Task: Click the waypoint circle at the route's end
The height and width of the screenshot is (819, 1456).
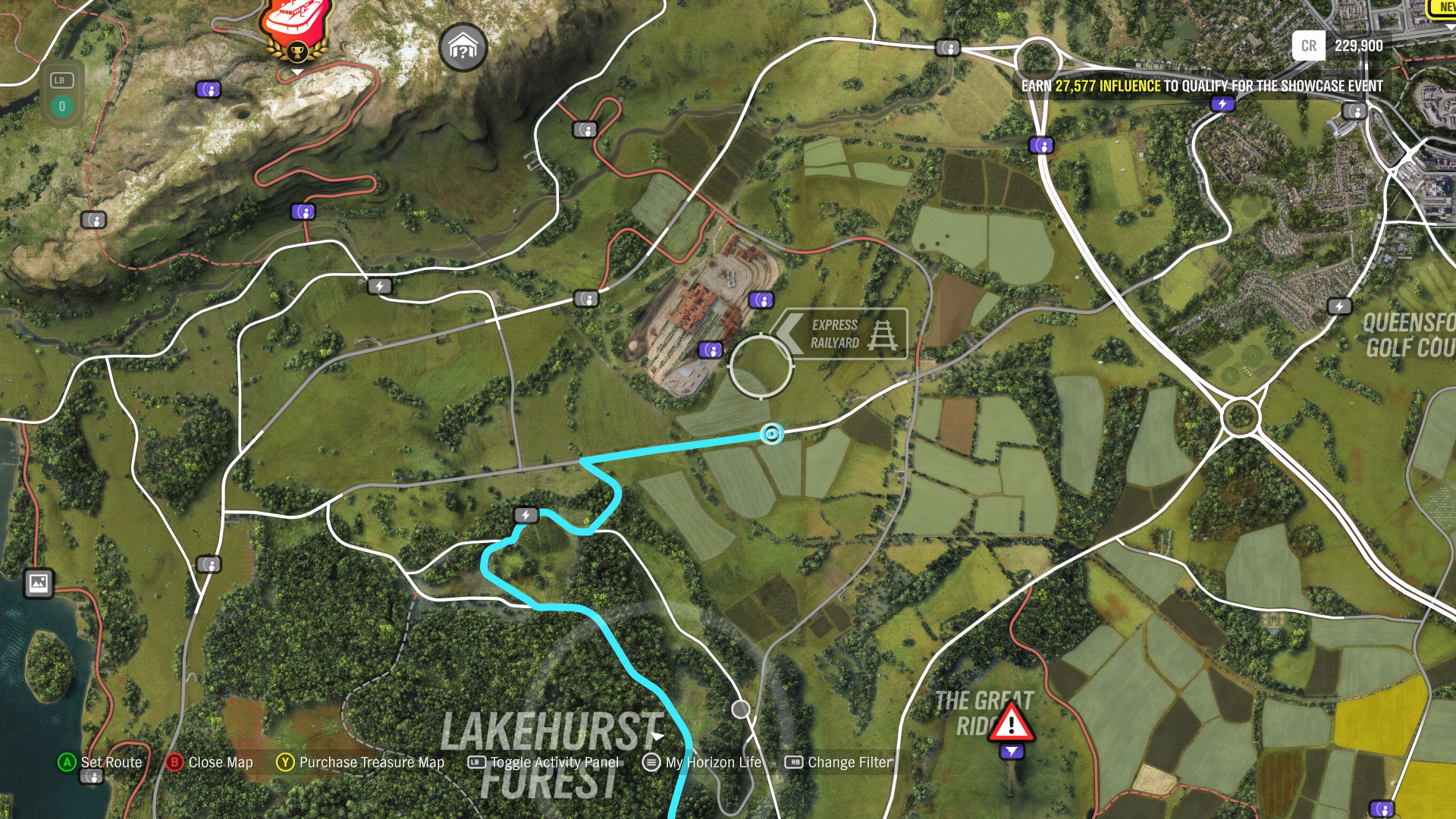Action: coord(771,434)
